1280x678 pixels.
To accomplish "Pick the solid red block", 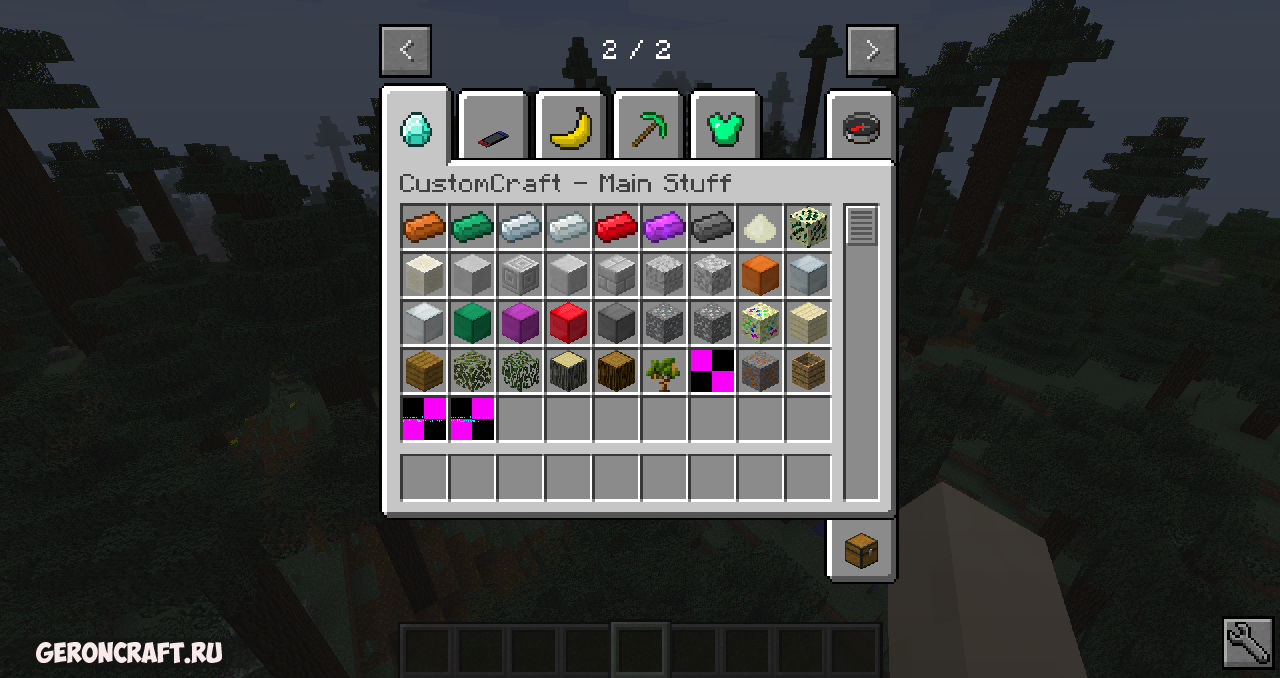I will coord(568,323).
